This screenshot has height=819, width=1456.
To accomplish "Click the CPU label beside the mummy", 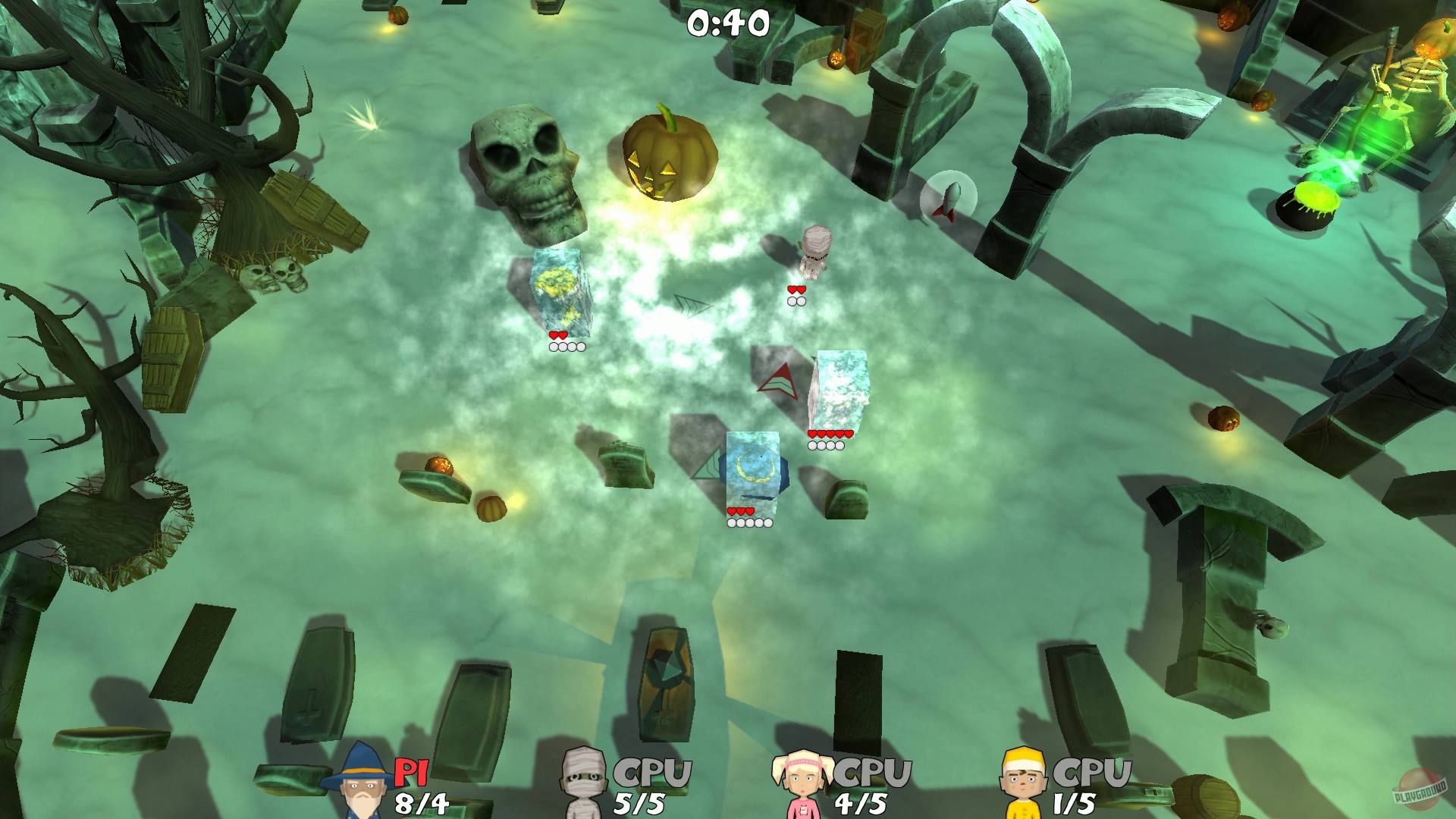I will click(651, 772).
